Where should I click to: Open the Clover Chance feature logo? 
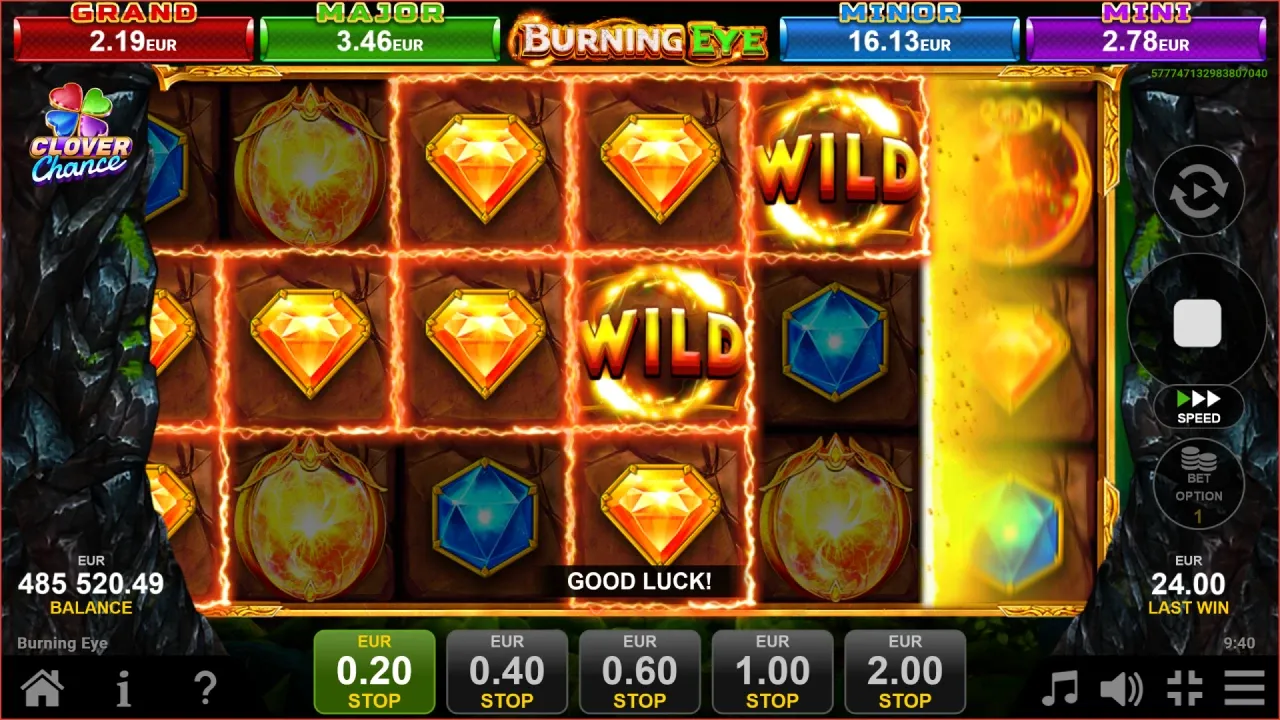click(x=80, y=135)
